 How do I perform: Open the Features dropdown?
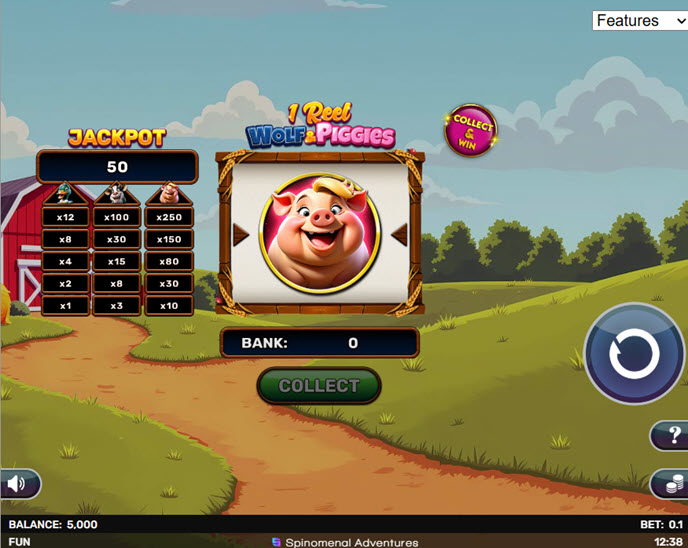[639, 20]
